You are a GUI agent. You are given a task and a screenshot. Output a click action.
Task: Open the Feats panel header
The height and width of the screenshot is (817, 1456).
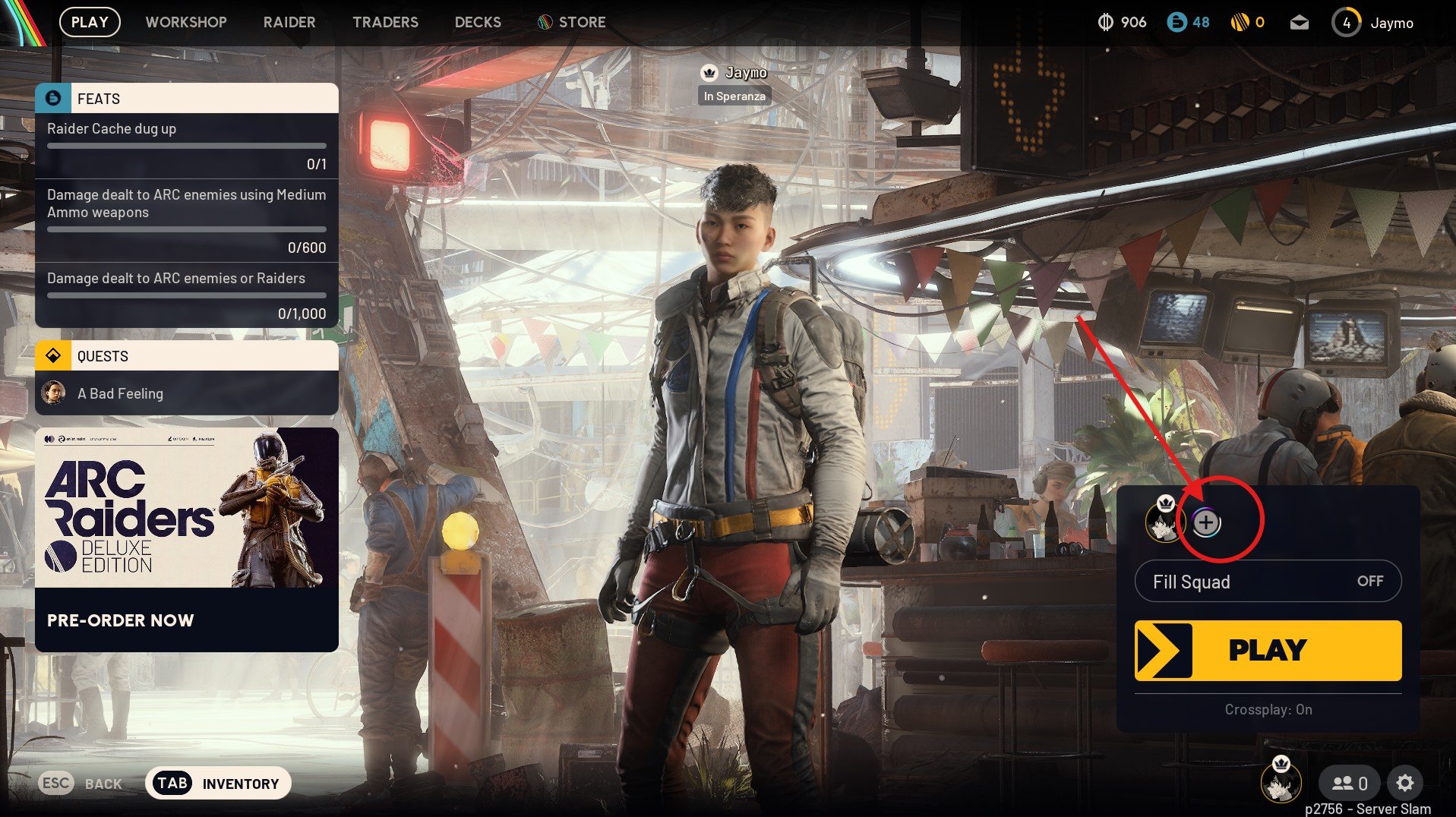click(187, 99)
